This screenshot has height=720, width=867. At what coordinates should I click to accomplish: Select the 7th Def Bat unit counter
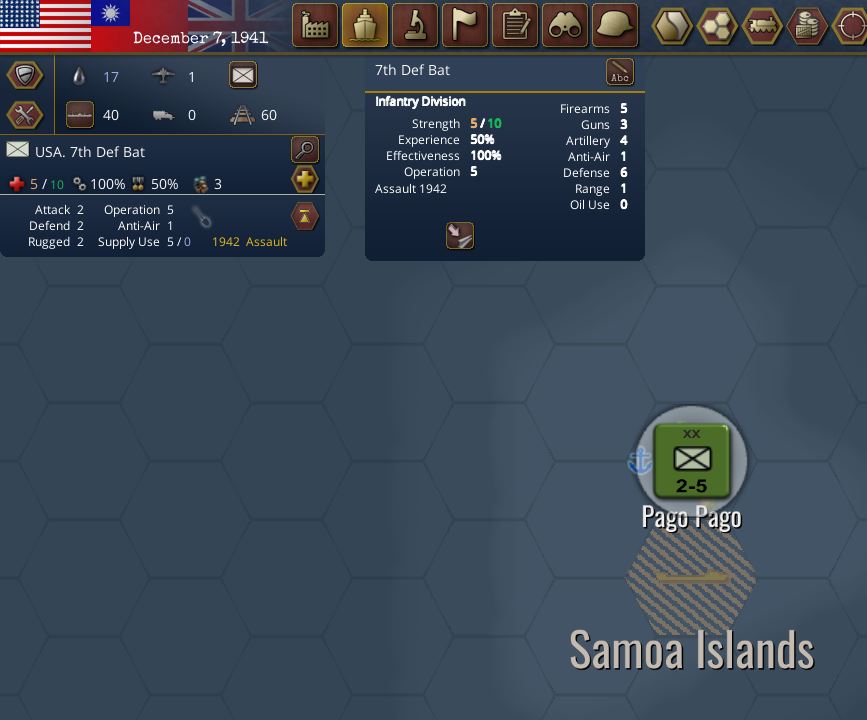[x=691, y=461]
